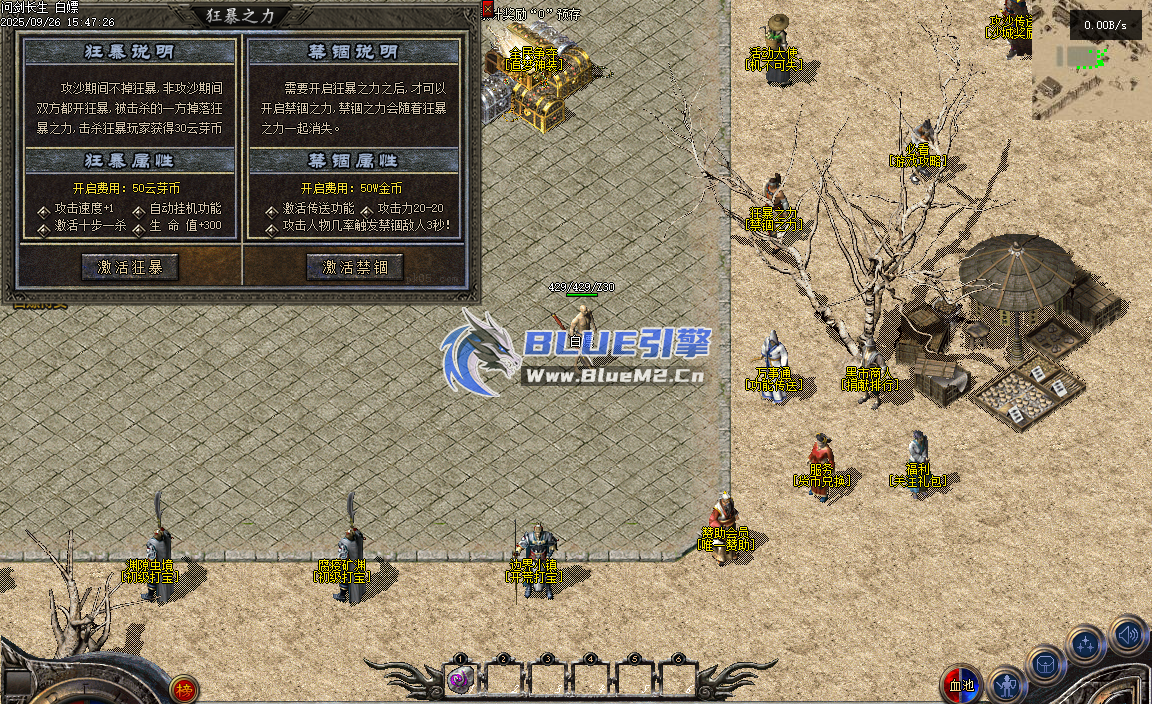
Task: Click the red and blue 血池 orb
Action: 961,685
